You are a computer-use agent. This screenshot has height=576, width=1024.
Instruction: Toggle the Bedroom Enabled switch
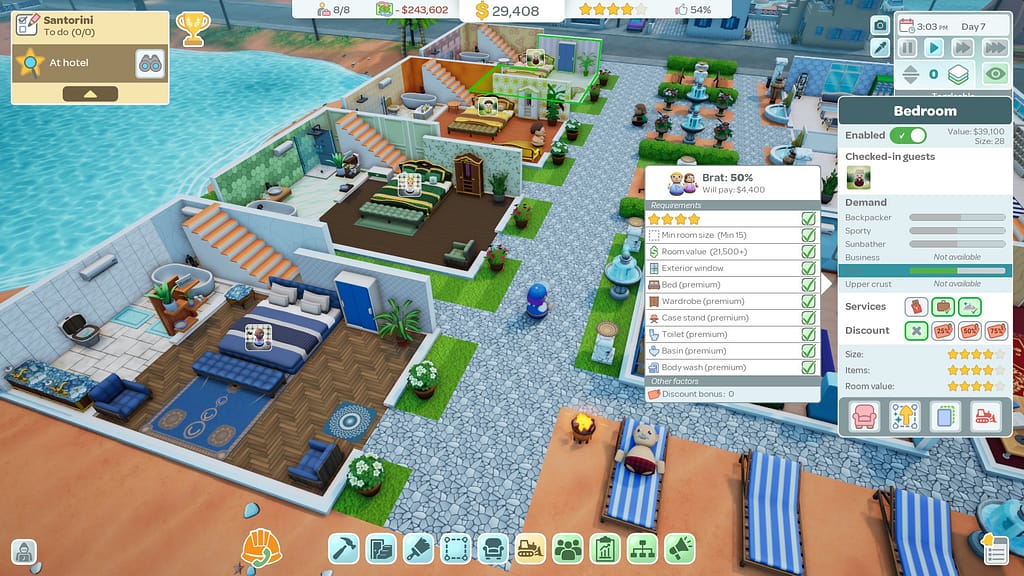pos(909,135)
